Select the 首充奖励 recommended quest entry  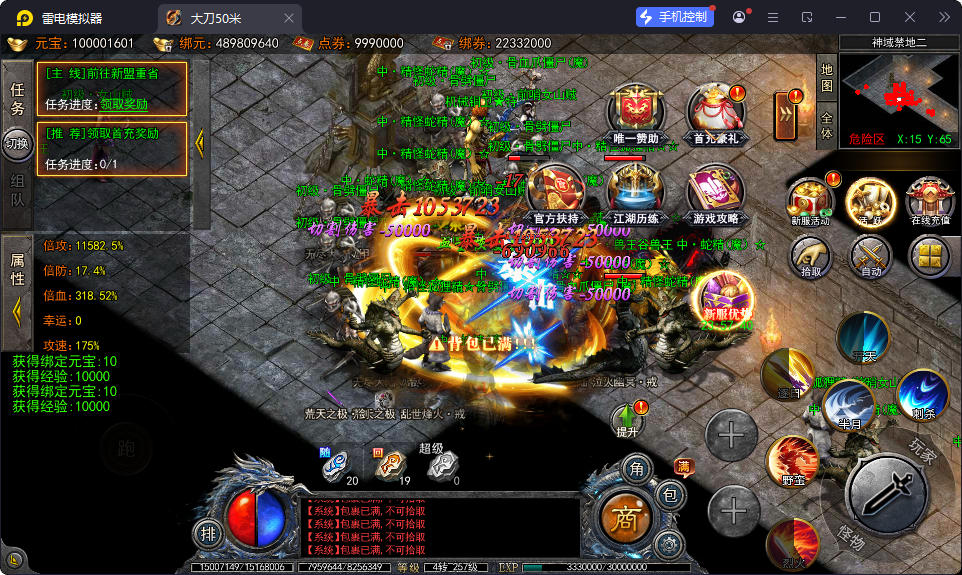111,148
